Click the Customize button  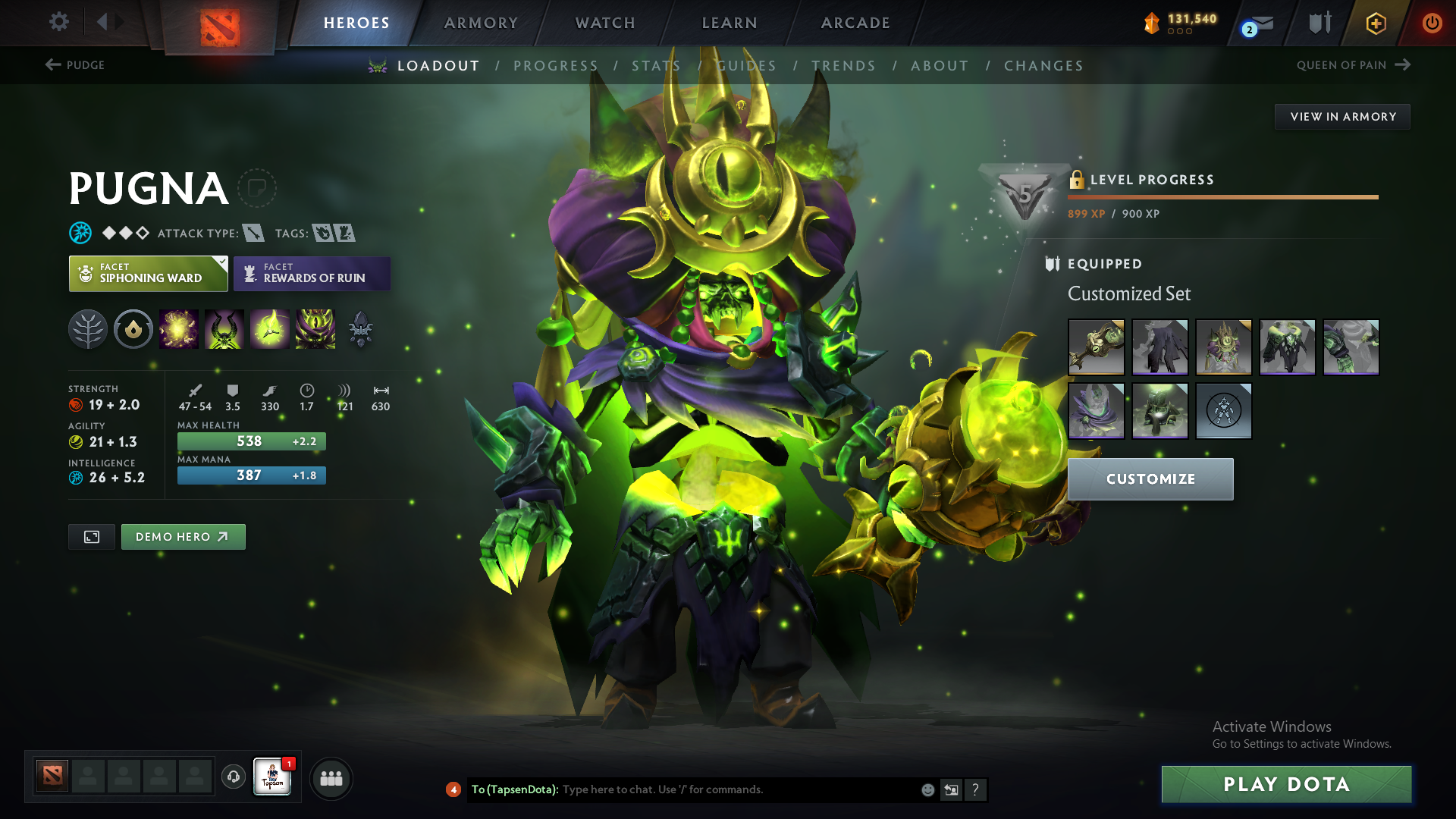[1150, 479]
